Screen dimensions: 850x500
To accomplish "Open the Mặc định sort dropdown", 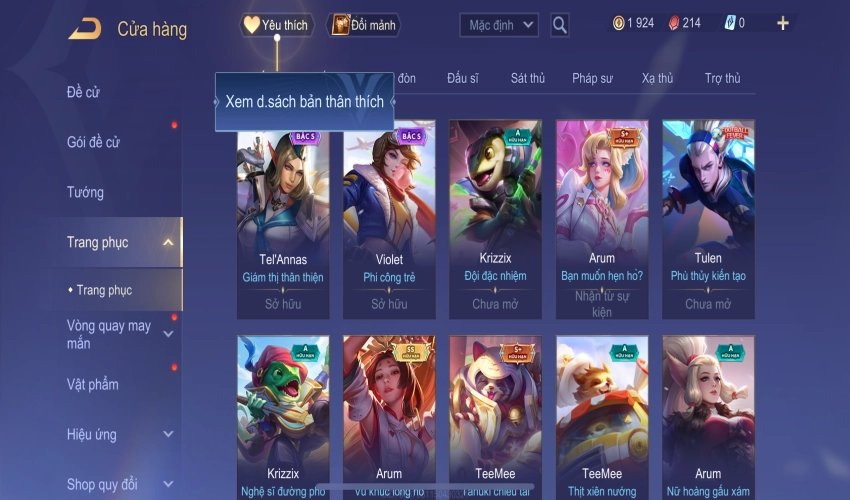I will (499, 25).
